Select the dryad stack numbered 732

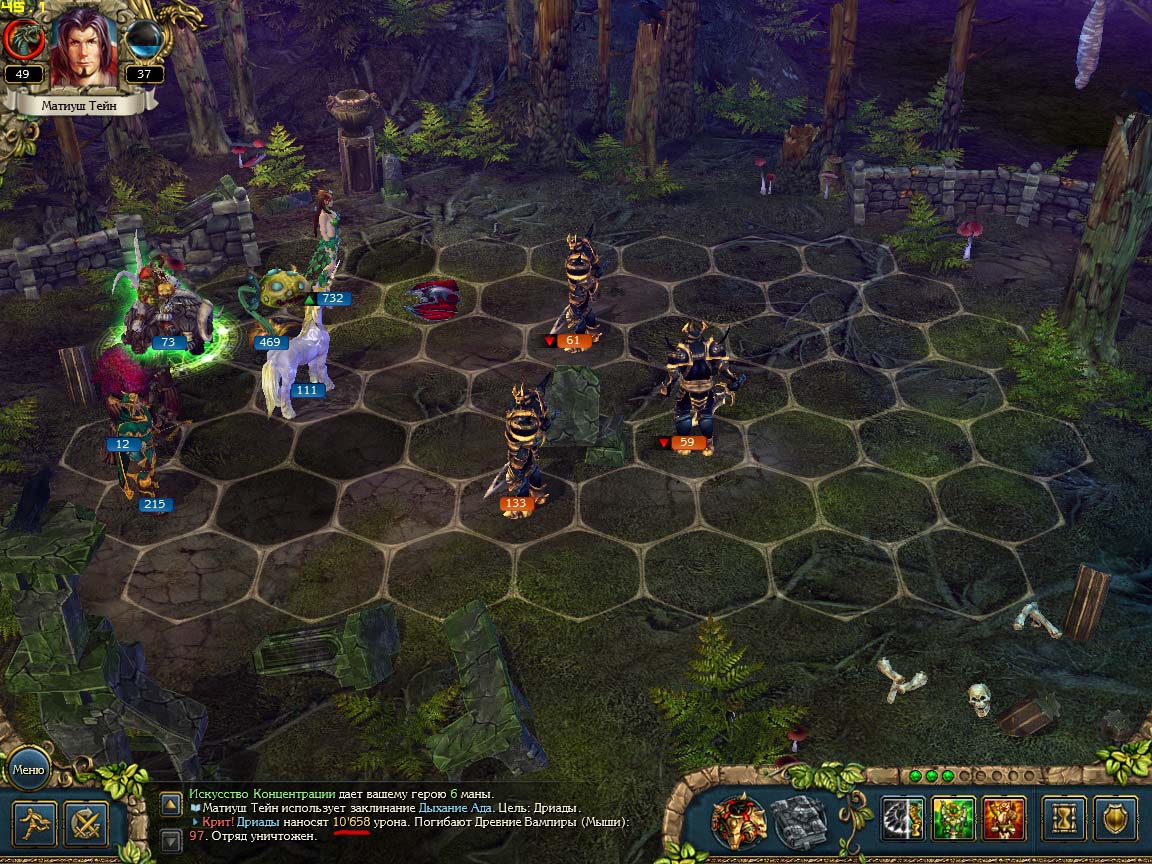point(326,250)
